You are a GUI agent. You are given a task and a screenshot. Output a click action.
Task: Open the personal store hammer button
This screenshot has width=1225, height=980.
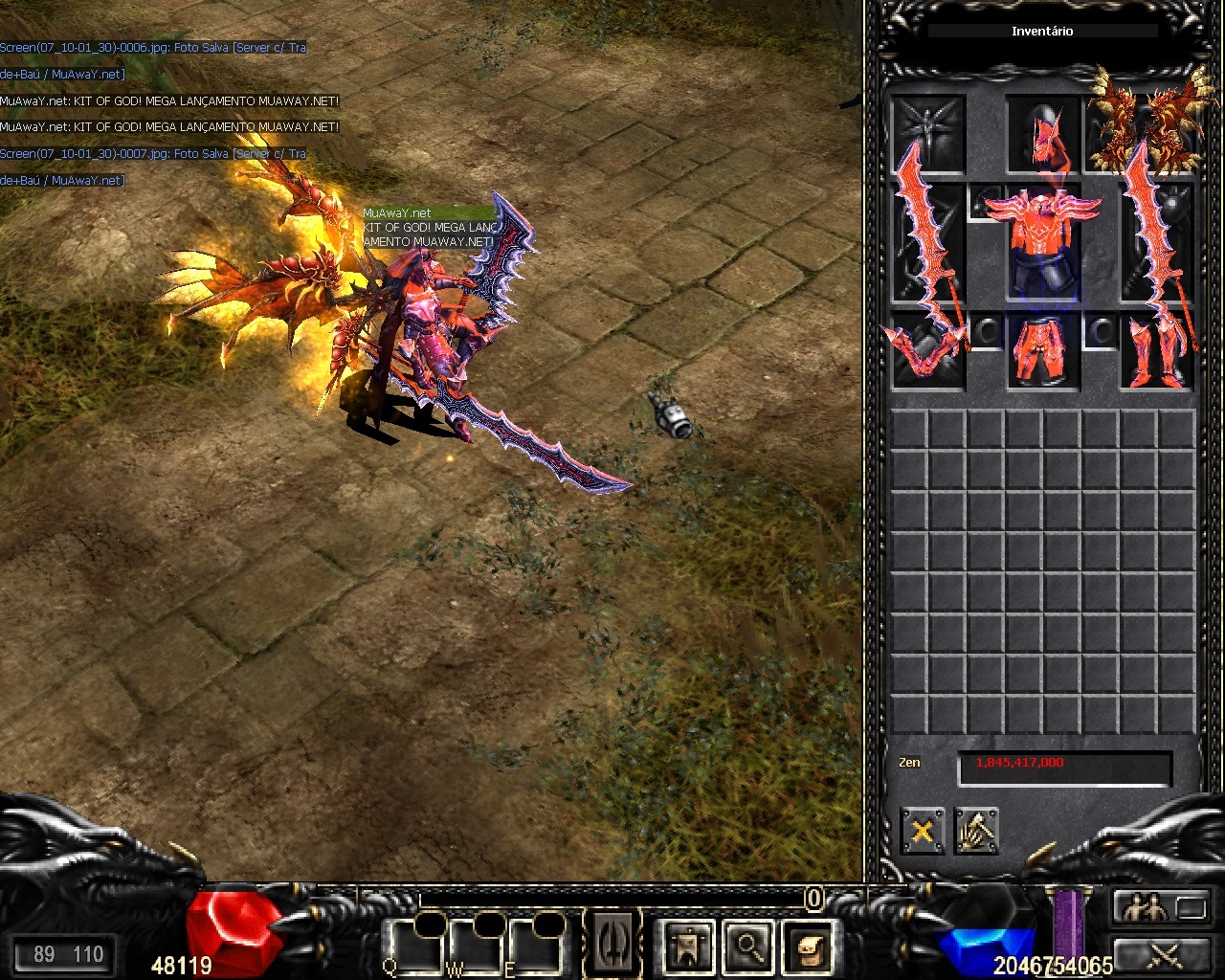976,831
